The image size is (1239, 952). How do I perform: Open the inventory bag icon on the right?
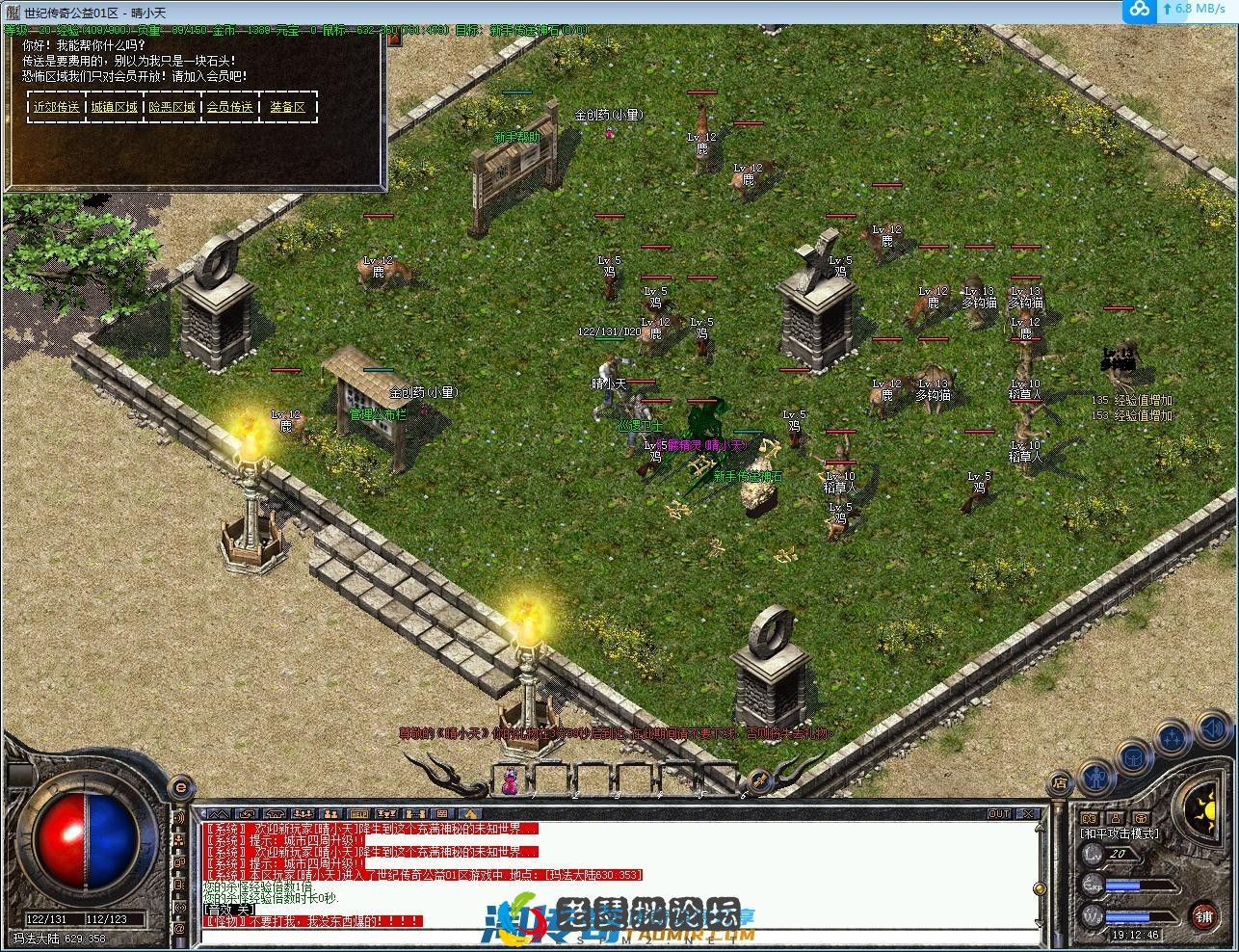(x=1133, y=757)
